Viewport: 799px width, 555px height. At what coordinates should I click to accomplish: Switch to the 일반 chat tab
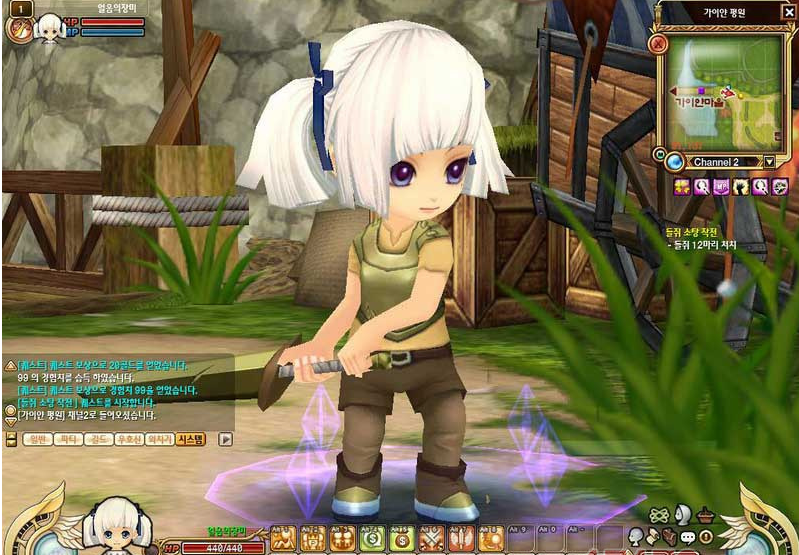35,438
